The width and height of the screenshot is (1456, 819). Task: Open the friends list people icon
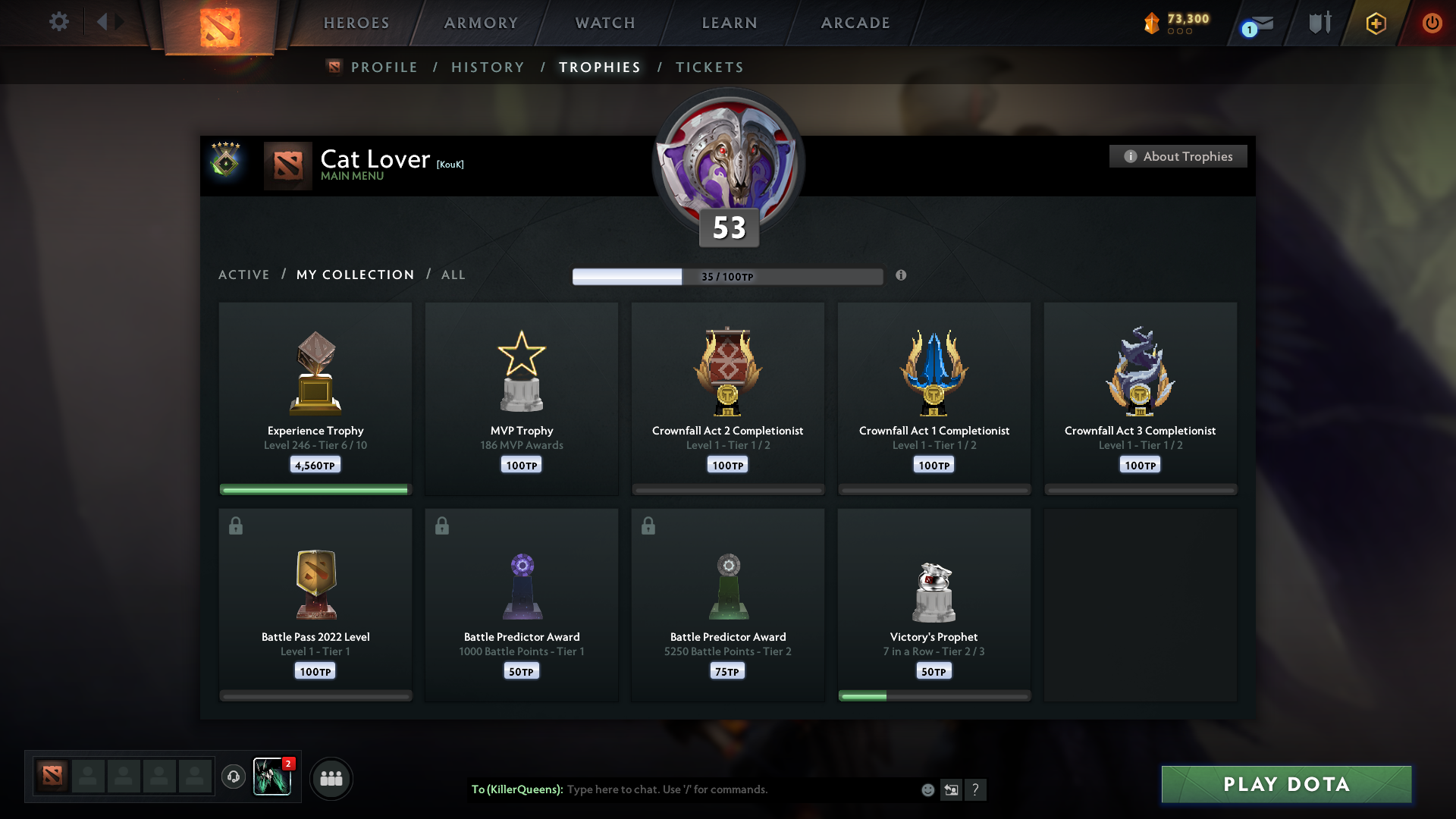click(x=331, y=778)
